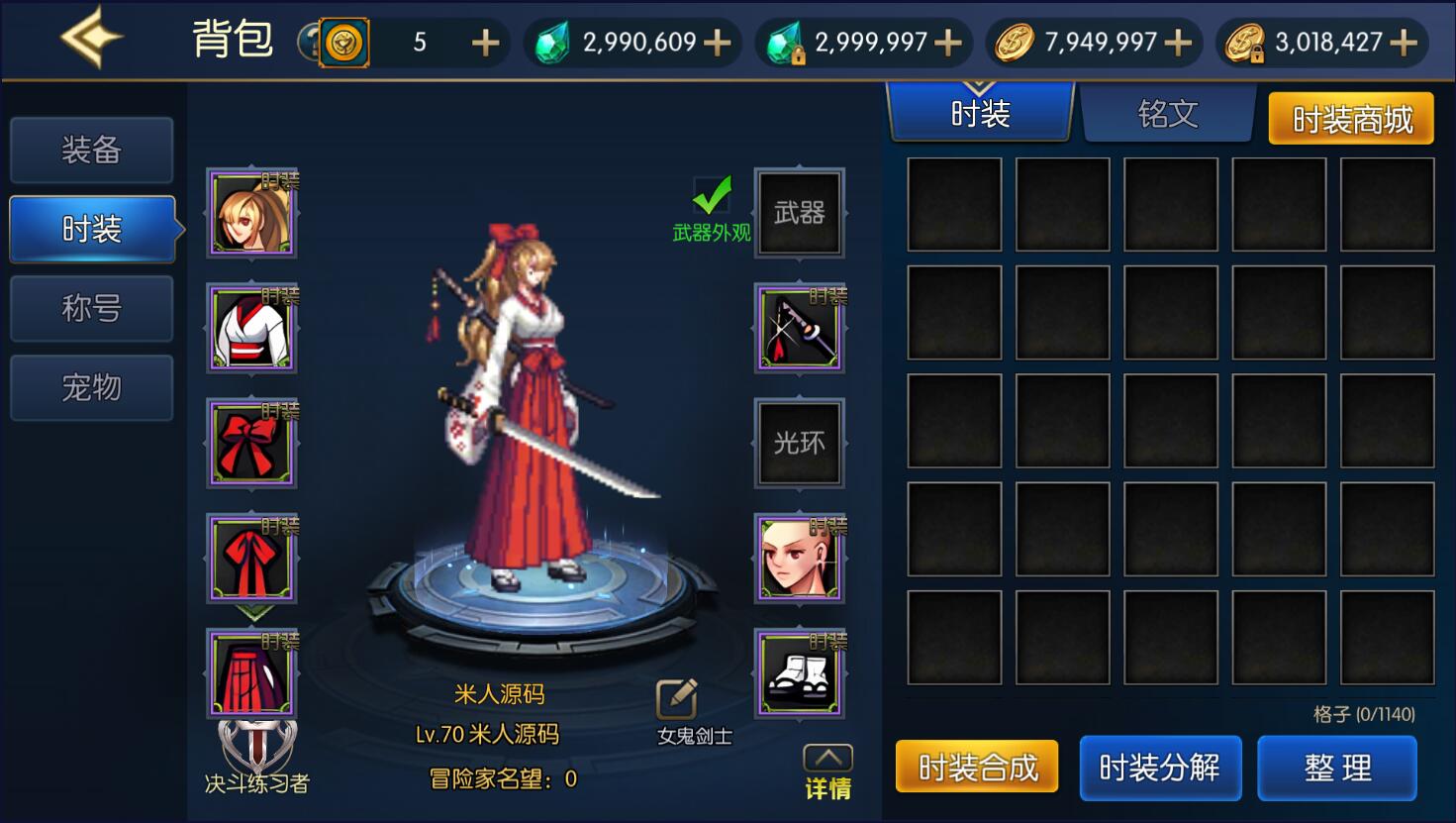Go back with the gold arrow
The image size is (1456, 823).
click(x=91, y=38)
